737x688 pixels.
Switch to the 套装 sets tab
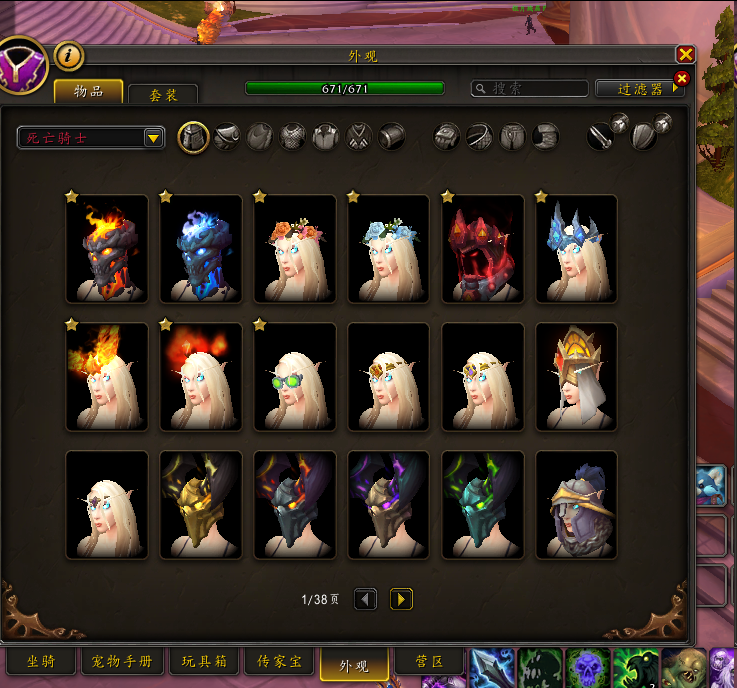163,93
